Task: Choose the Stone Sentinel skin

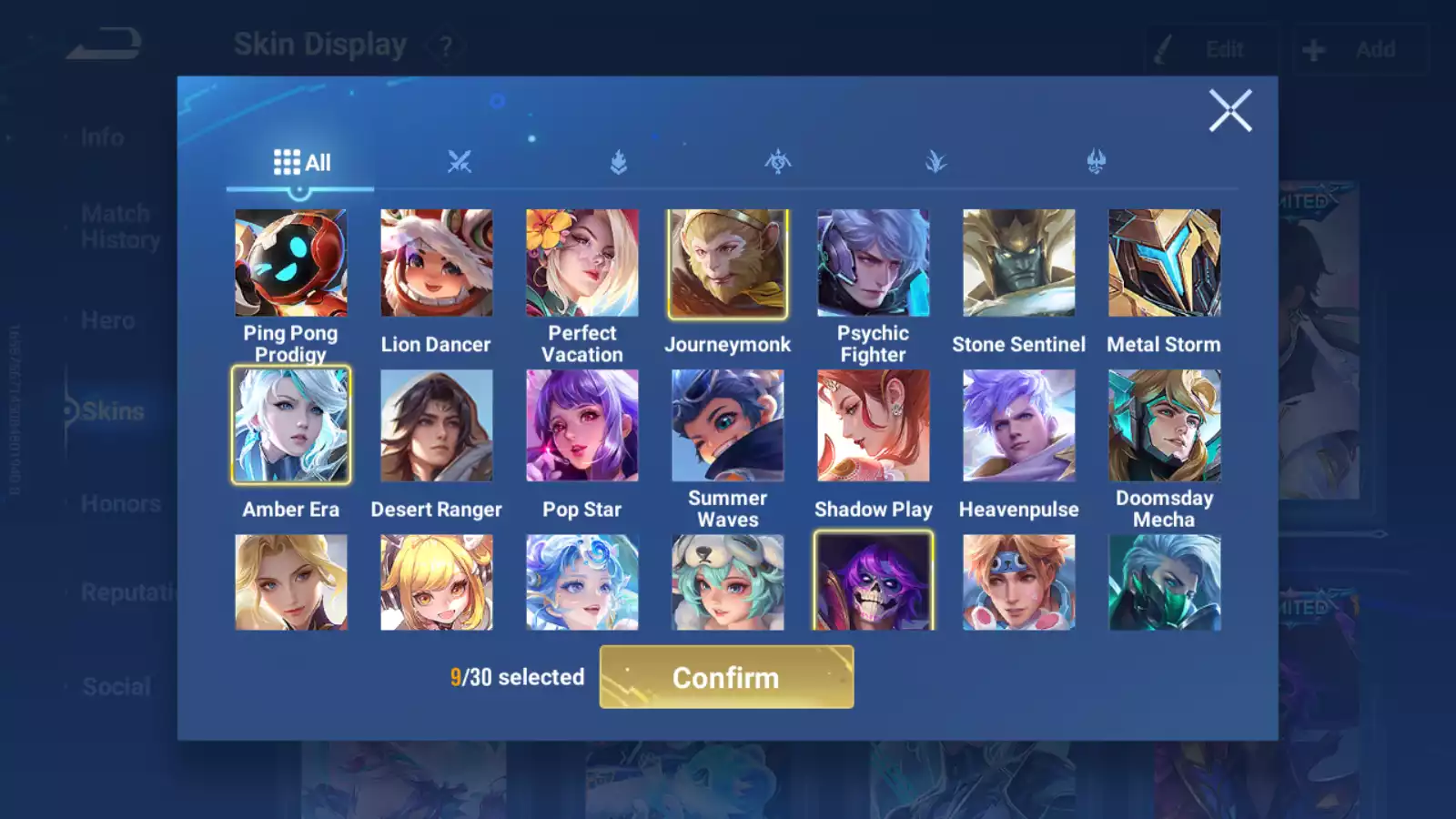Action: coord(1019,263)
